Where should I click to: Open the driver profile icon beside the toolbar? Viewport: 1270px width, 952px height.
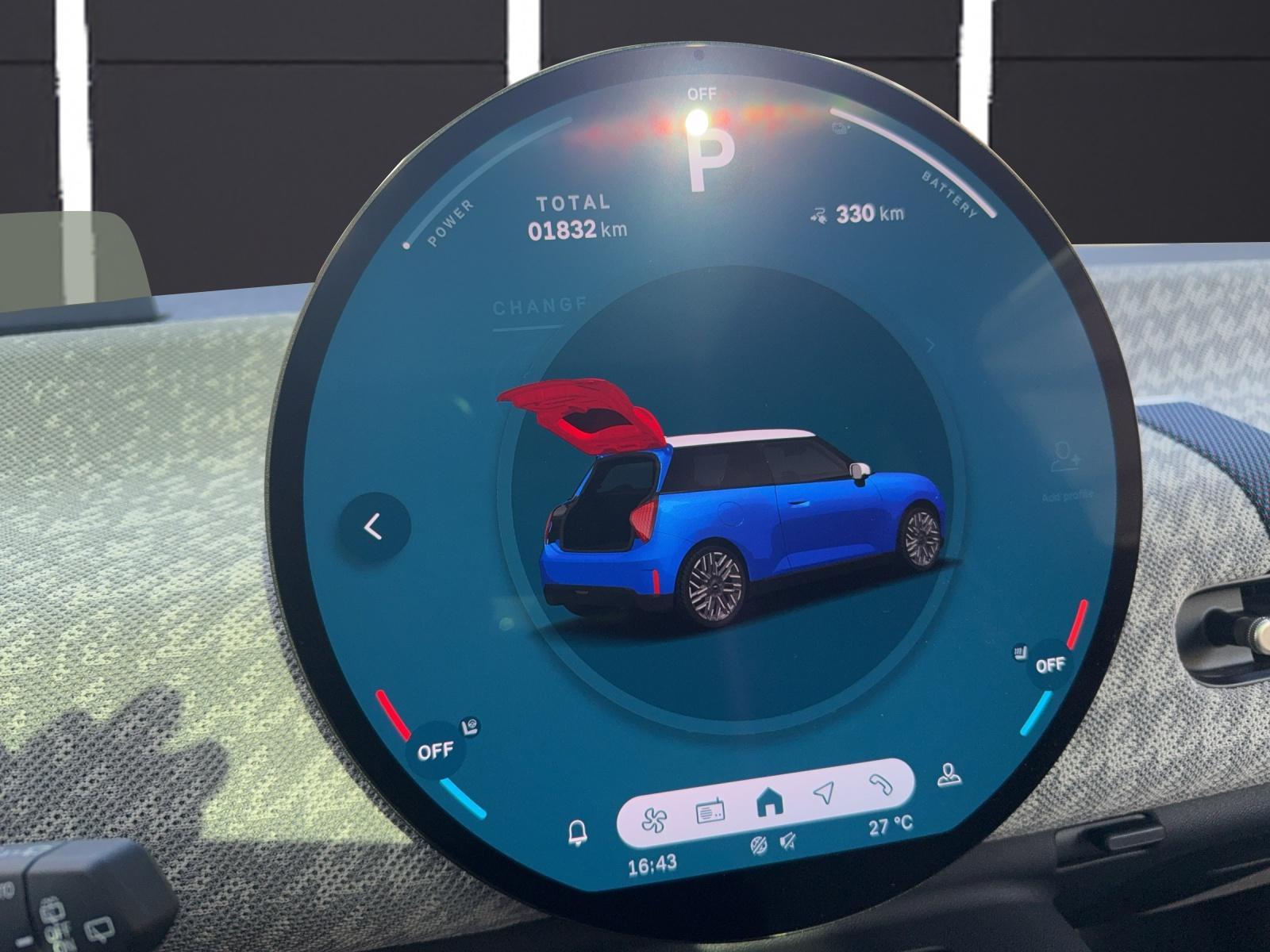947,775
